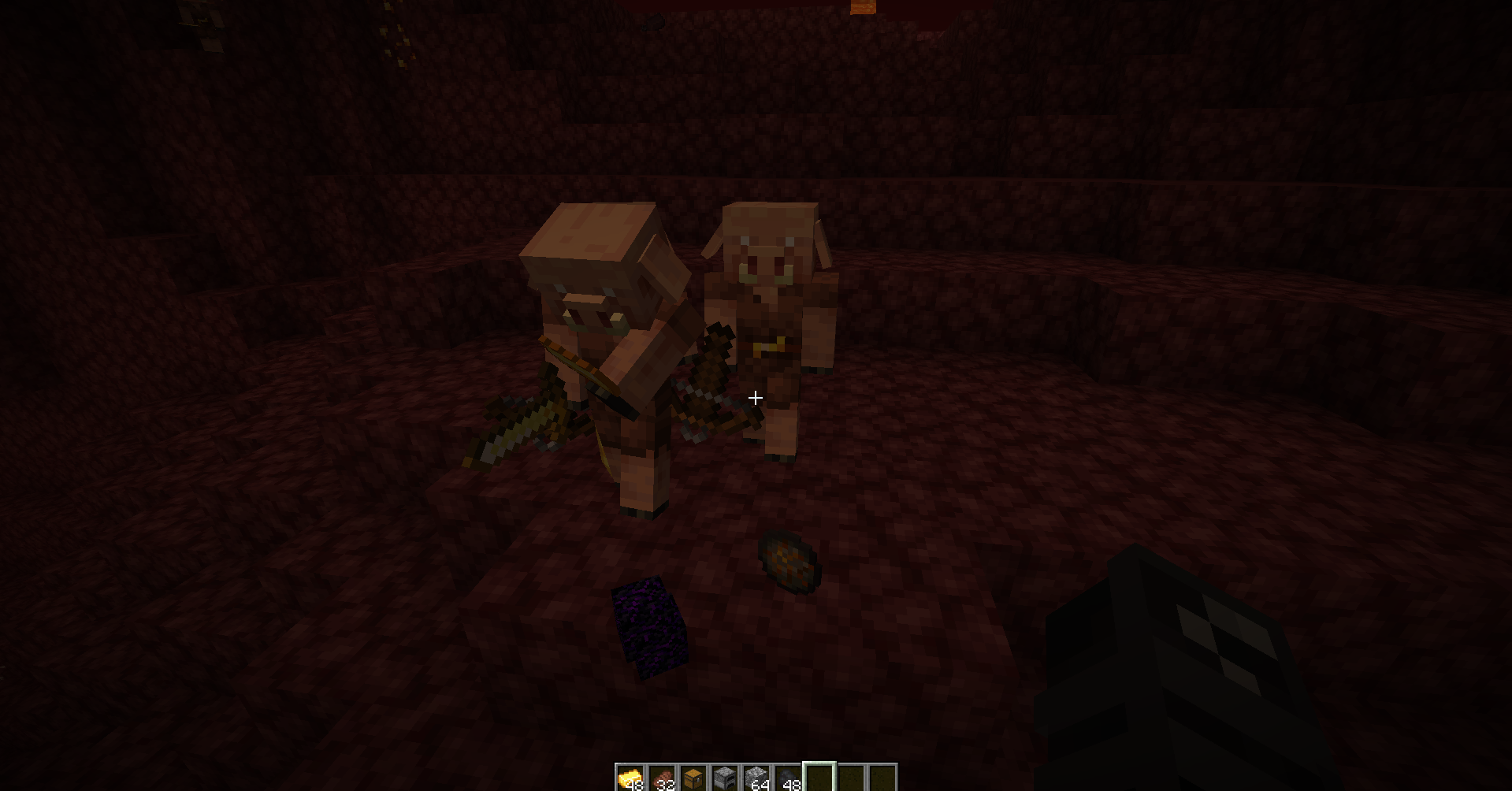The image size is (1512, 791).
Task: Select the chest in the hotbar
Action: tap(693, 774)
